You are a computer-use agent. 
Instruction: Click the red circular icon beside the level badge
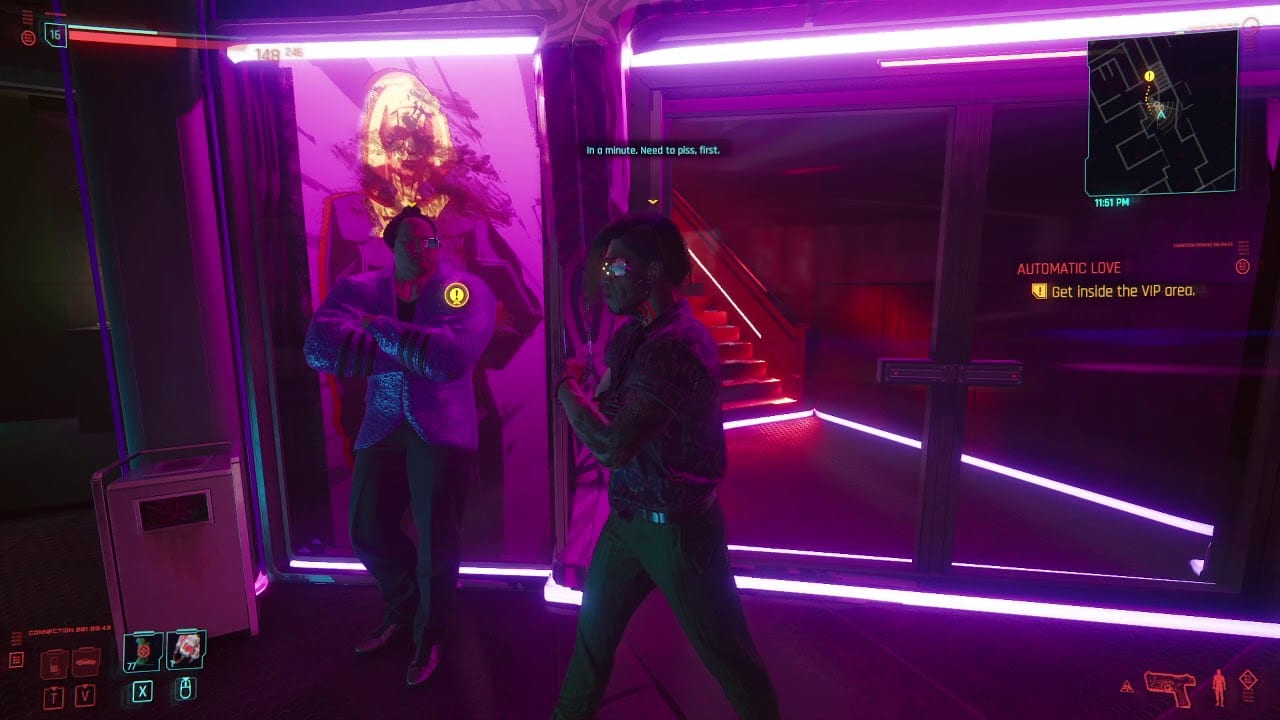(28, 38)
